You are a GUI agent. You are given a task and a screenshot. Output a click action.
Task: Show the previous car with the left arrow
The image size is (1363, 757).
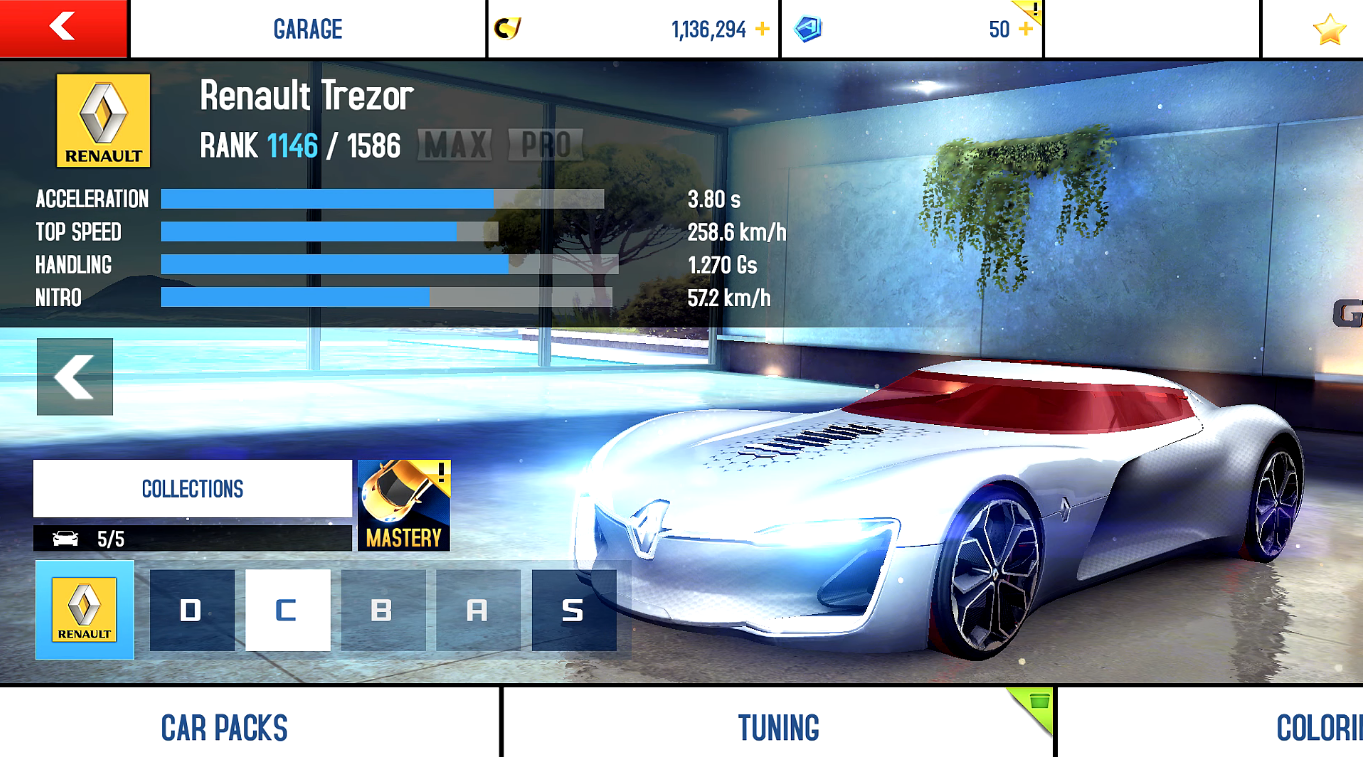coord(75,377)
